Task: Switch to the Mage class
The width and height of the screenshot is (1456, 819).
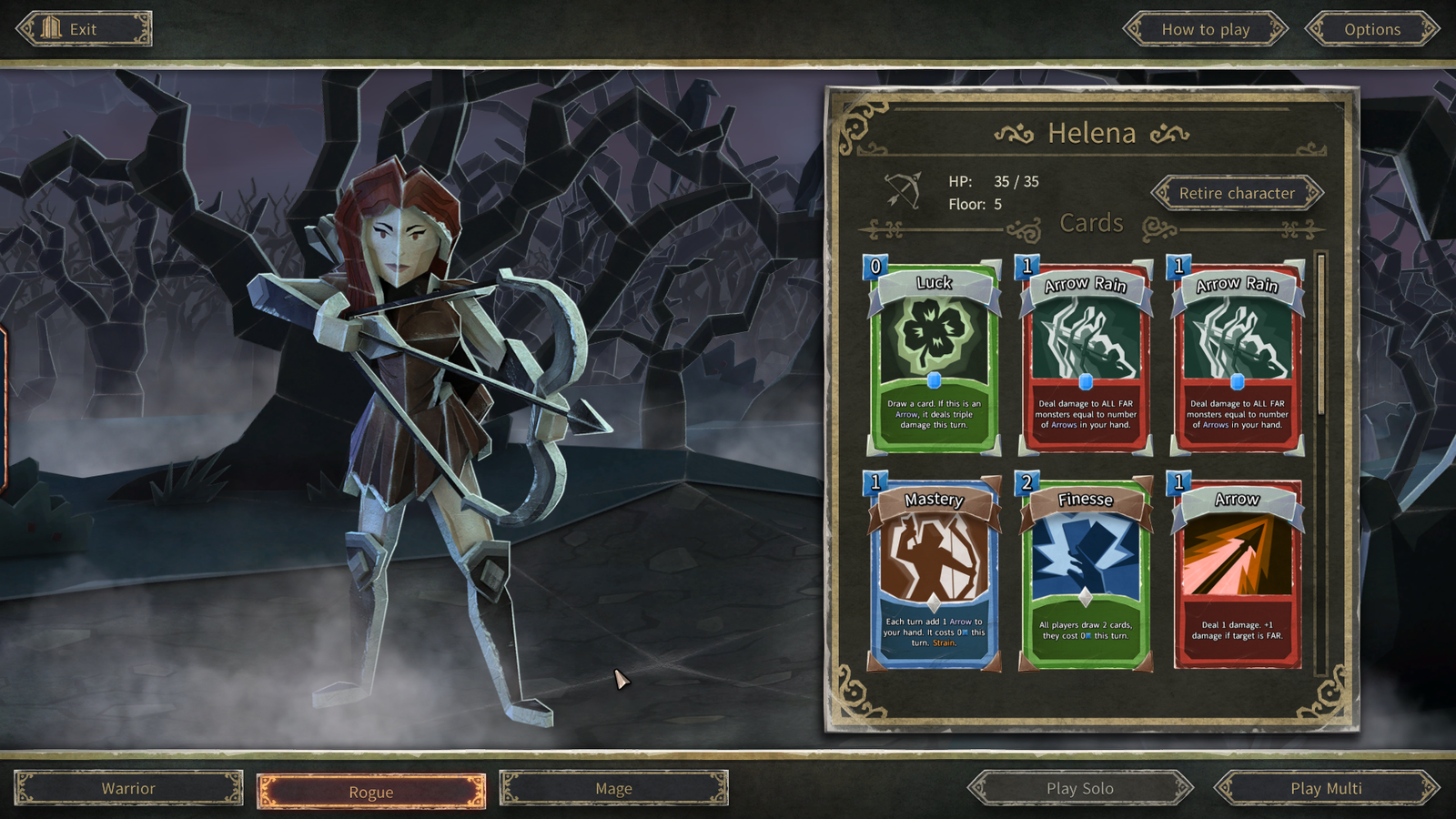Action: tap(613, 788)
